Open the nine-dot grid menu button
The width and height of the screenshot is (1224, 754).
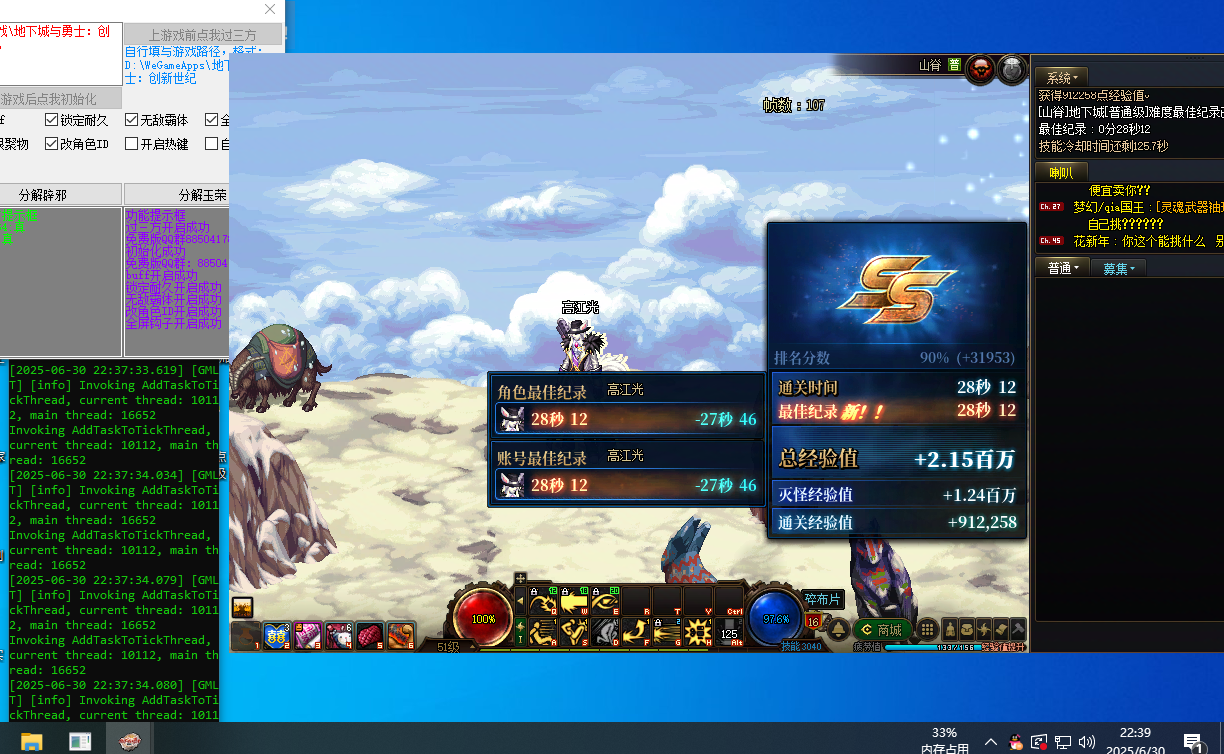click(x=927, y=630)
